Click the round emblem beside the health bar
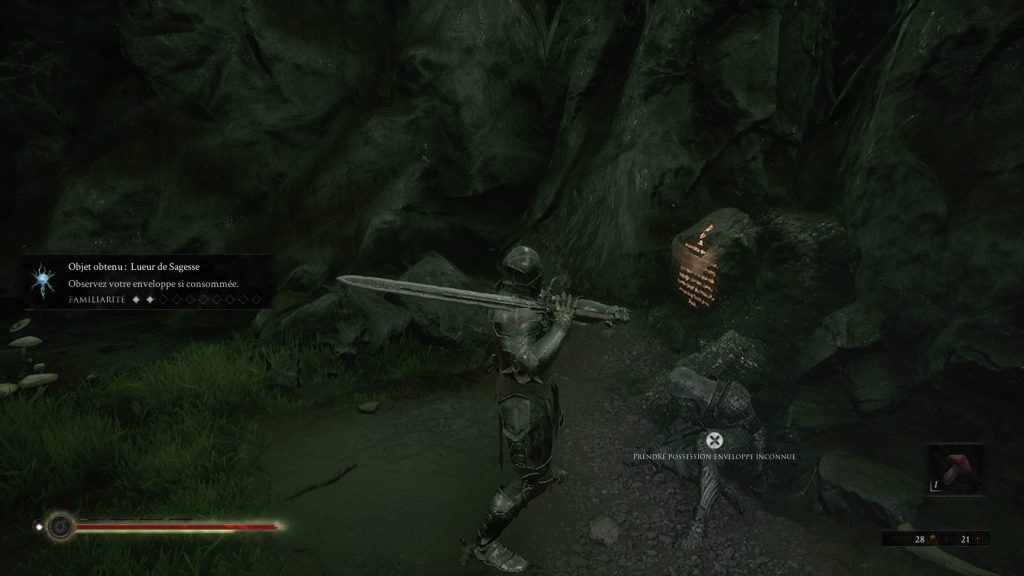Image resolution: width=1024 pixels, height=576 pixels. 60,524
